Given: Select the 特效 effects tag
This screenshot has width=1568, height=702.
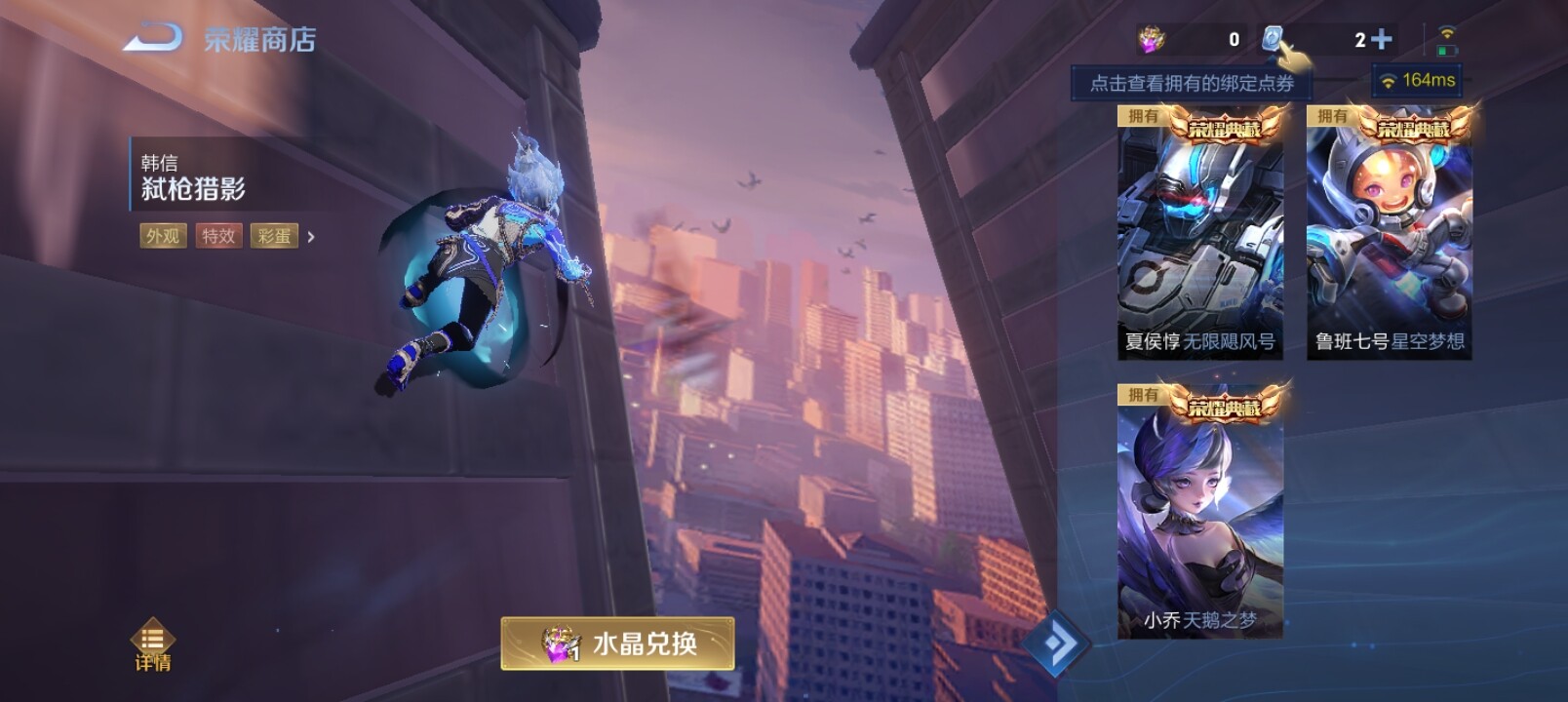Looking at the screenshot, I should (218, 236).
